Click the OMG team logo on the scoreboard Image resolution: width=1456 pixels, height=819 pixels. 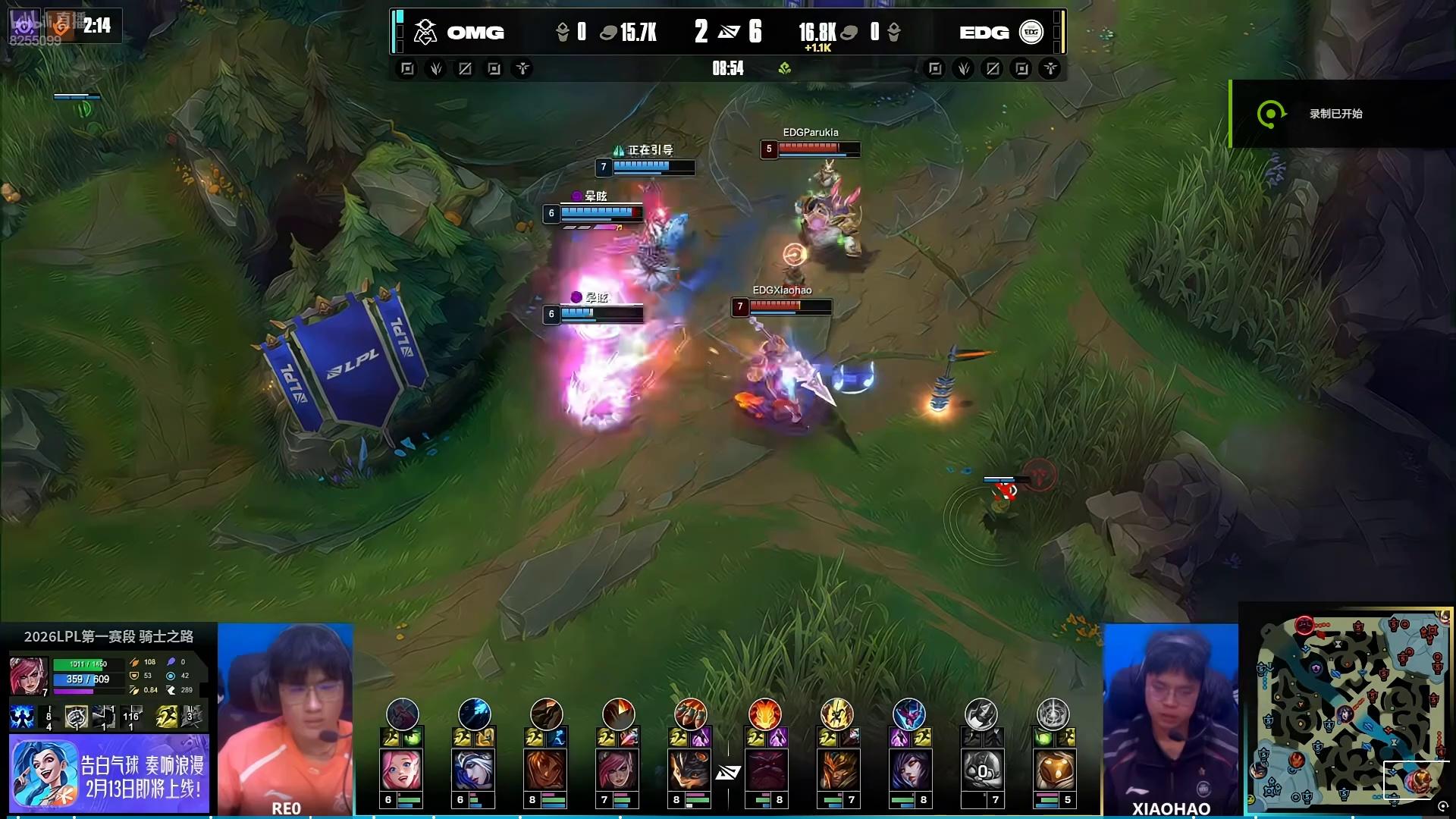tap(425, 32)
